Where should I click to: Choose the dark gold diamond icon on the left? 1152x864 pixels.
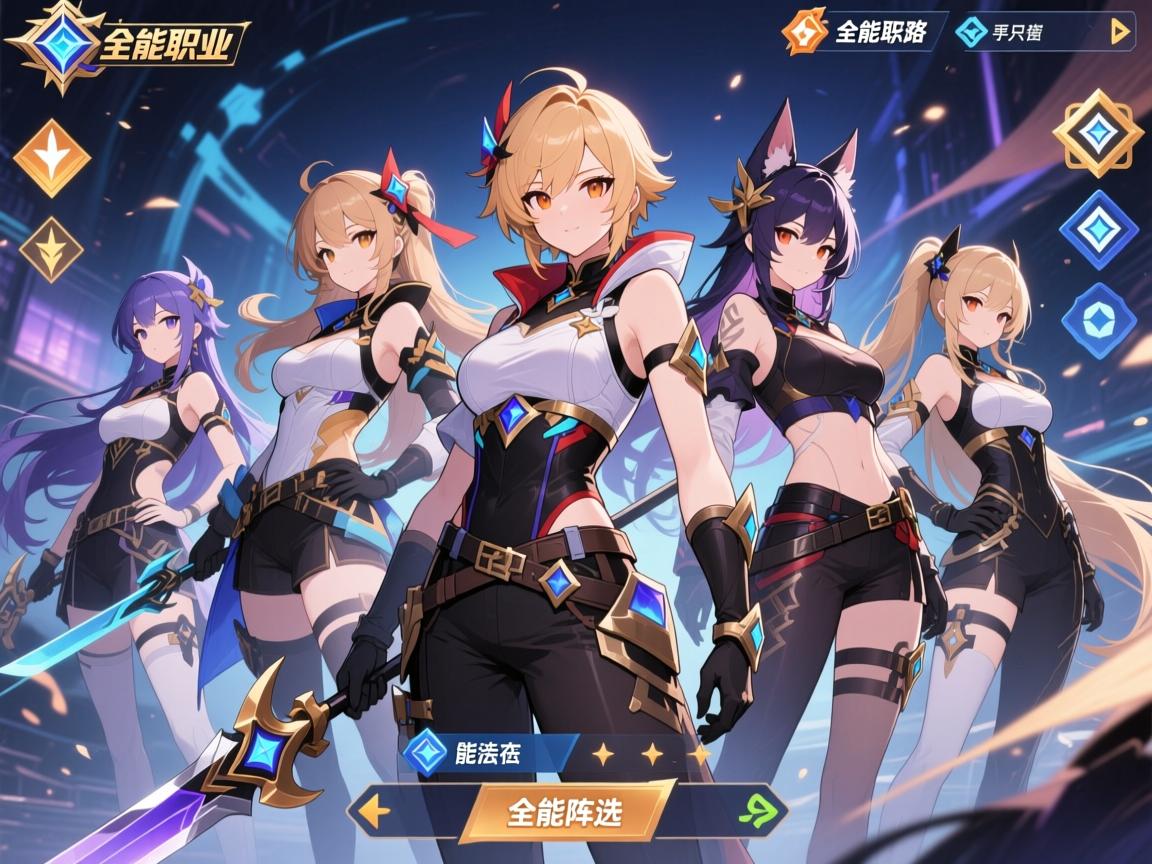click(x=52, y=249)
